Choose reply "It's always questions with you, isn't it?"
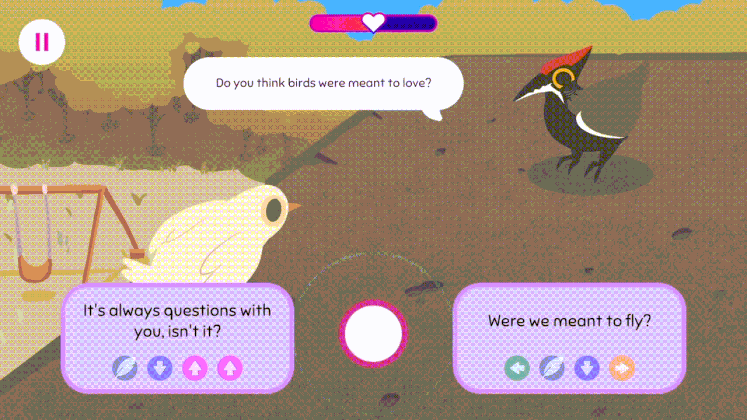 tap(177, 320)
